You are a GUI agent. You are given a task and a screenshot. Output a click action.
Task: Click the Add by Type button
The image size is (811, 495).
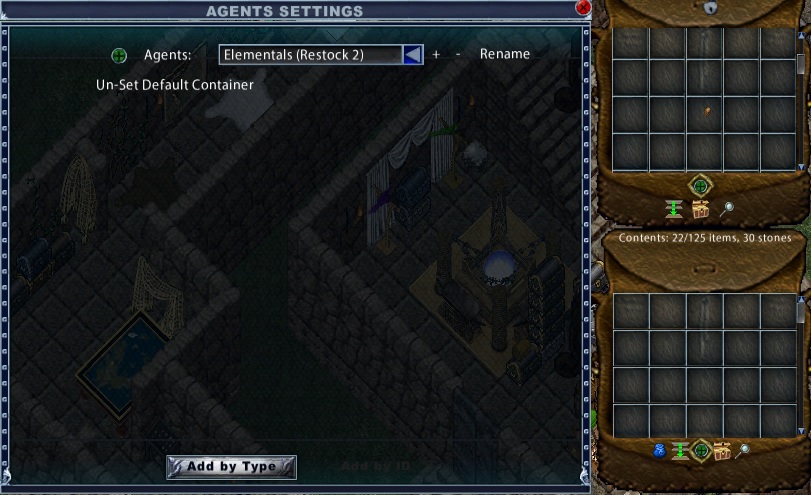coord(231,467)
